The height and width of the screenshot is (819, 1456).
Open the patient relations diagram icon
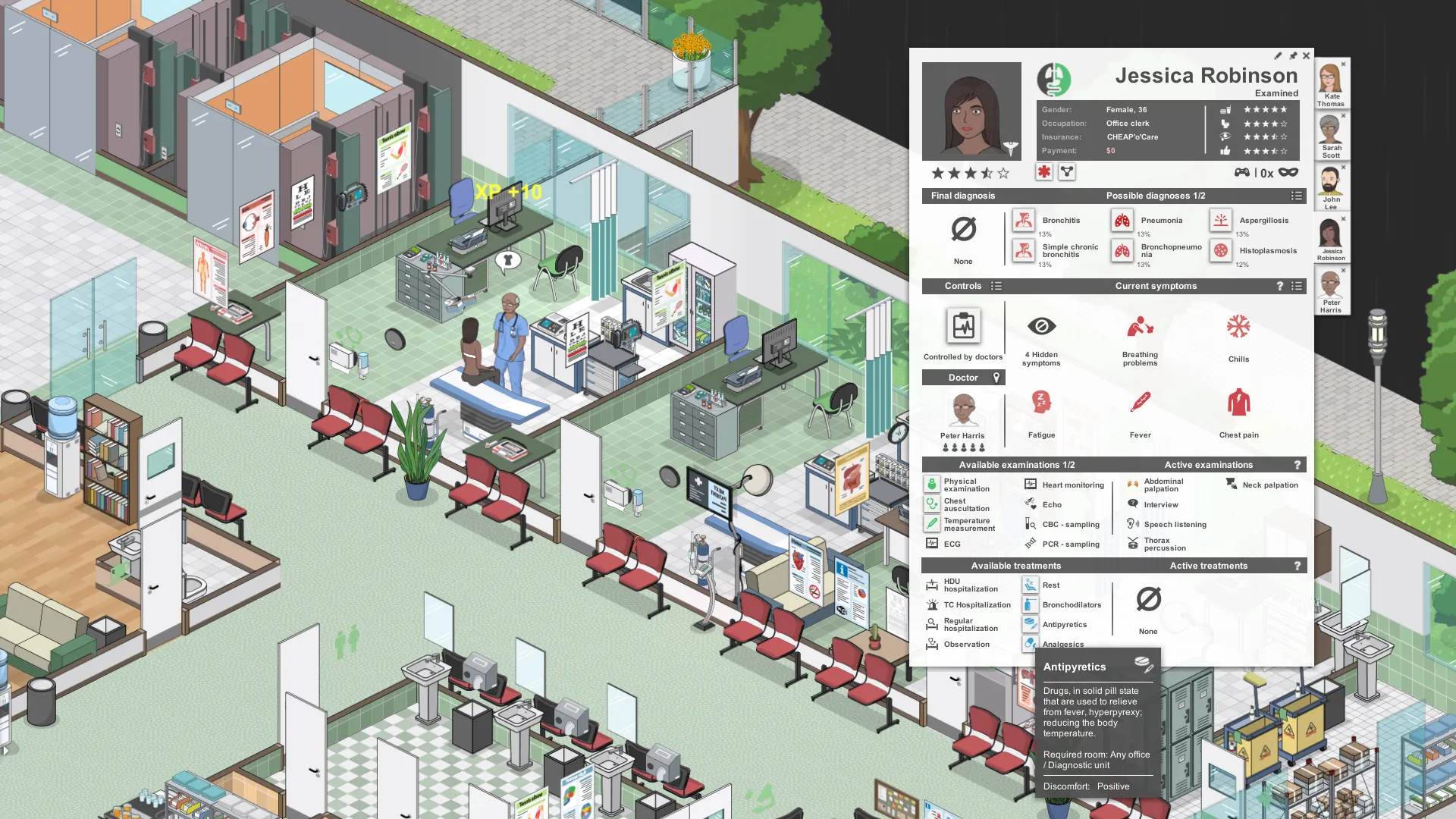tap(1066, 172)
